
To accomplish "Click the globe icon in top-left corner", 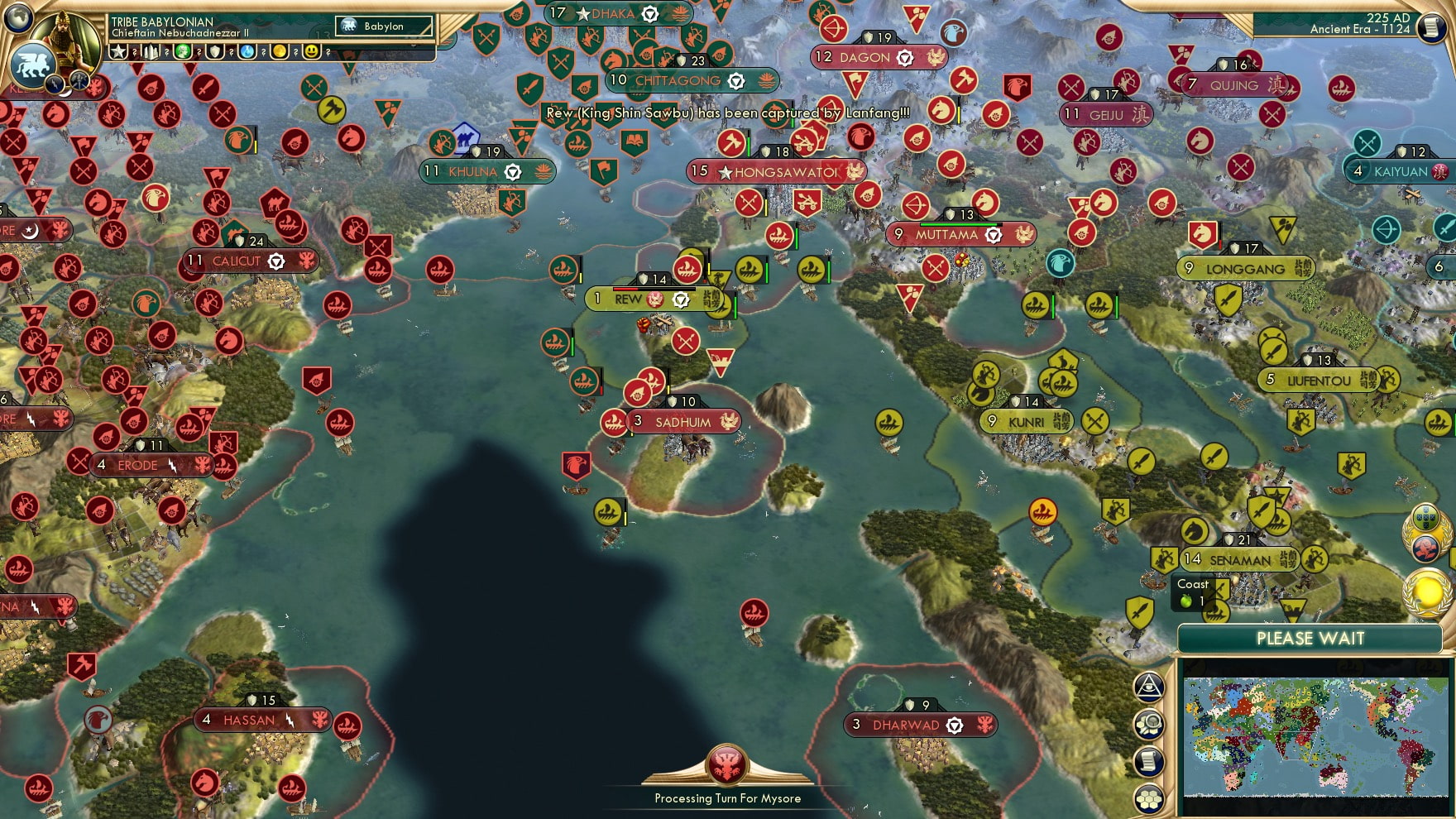I will click(17, 18).
